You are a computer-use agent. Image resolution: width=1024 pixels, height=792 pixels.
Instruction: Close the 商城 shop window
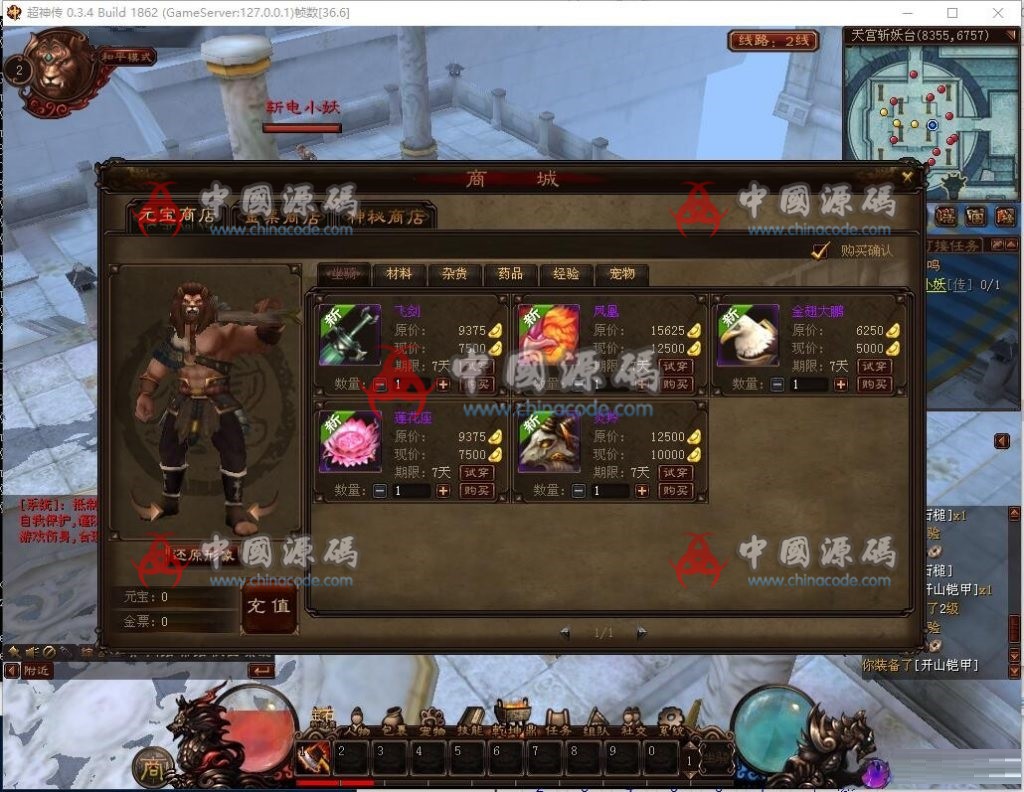pos(907,177)
